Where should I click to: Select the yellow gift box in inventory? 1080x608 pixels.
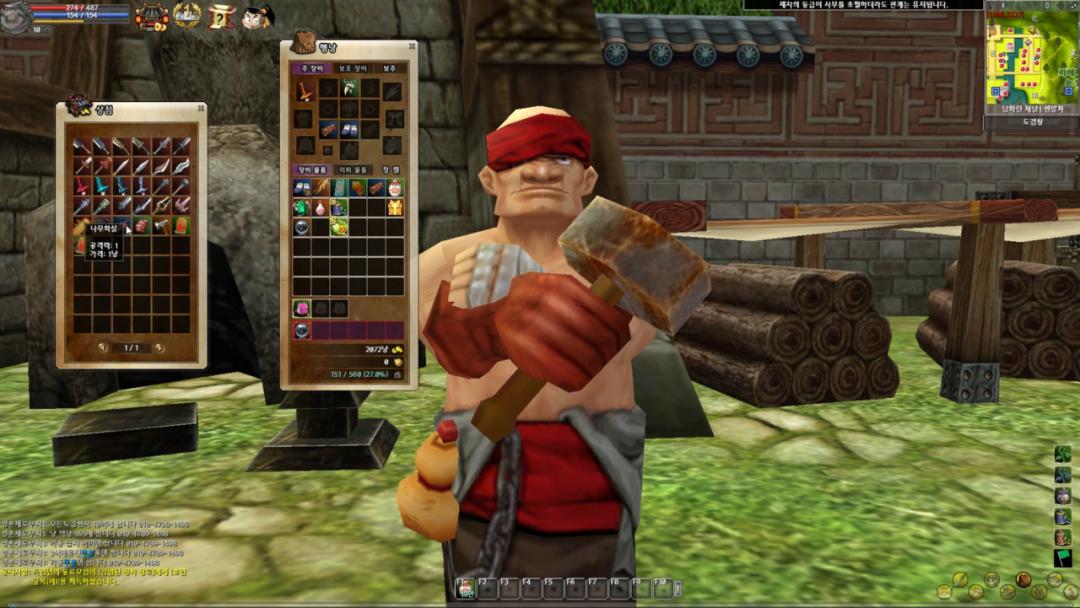(395, 207)
